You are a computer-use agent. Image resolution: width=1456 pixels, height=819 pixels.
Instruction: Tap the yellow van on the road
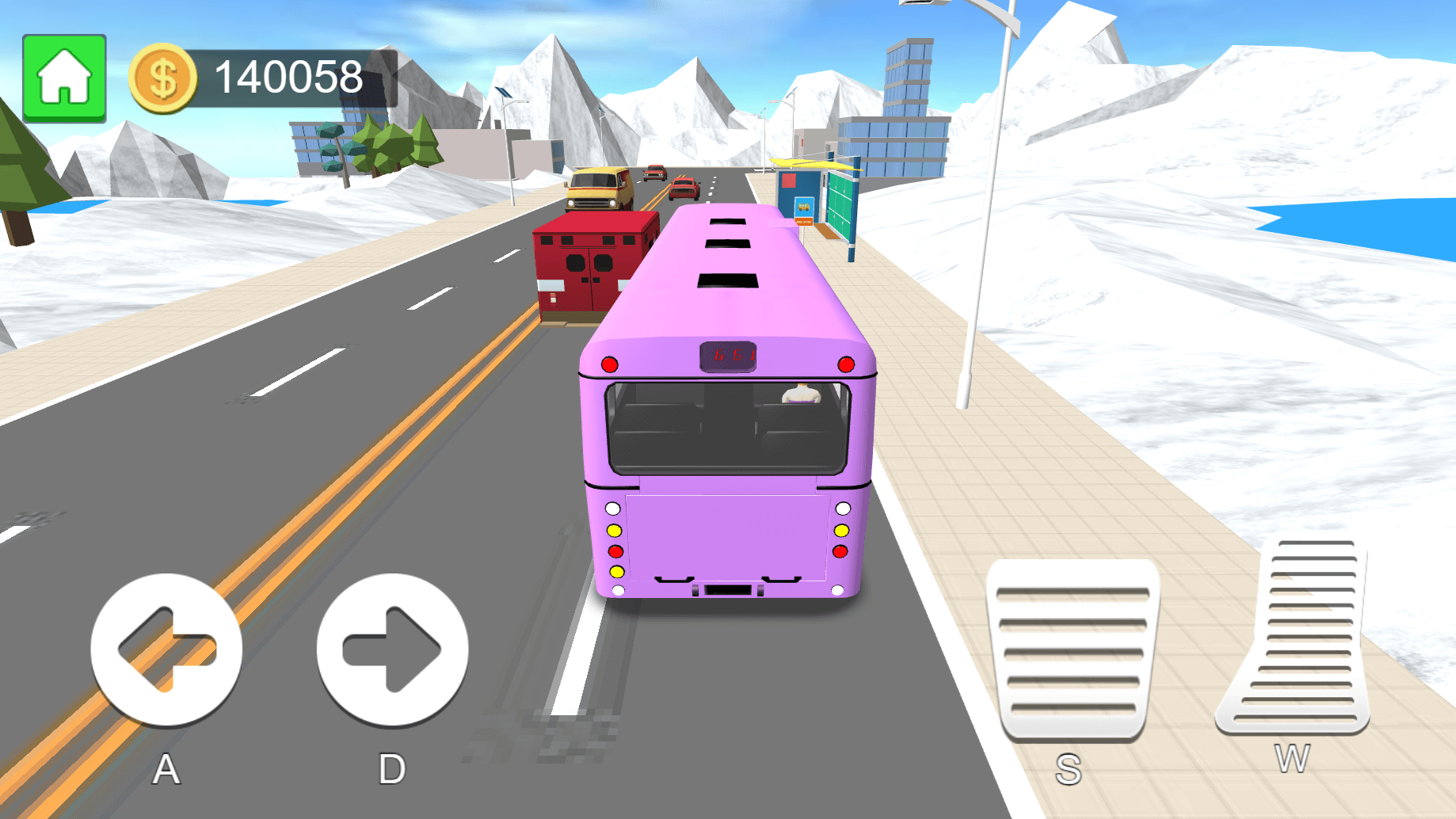599,190
